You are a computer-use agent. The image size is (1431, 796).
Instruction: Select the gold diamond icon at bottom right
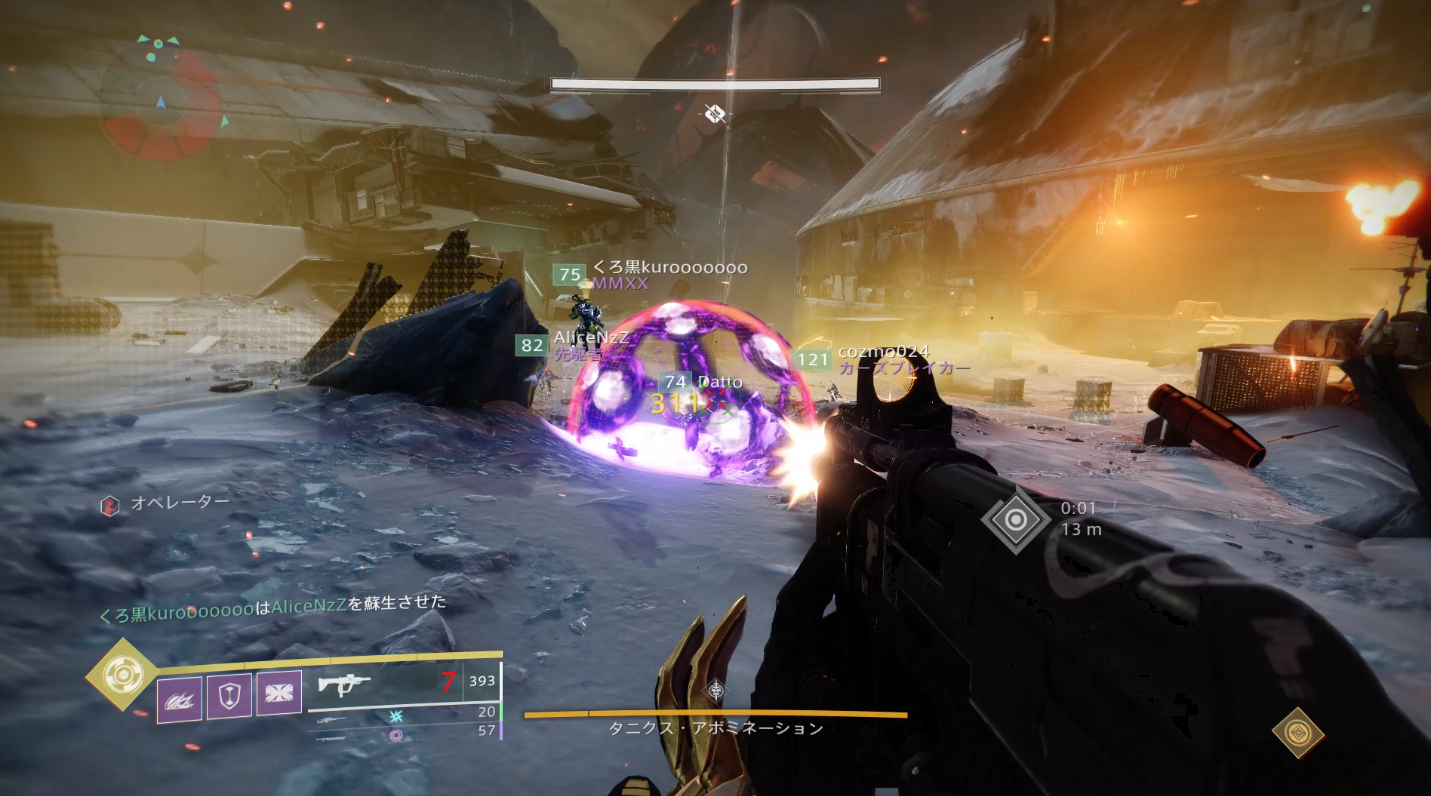(x=1298, y=732)
